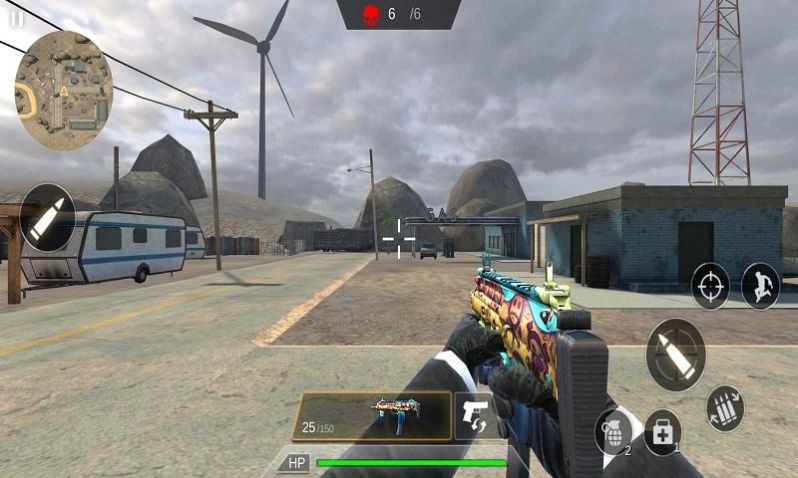
Task: Fire with the large right bullet button
Action: (x=676, y=354)
